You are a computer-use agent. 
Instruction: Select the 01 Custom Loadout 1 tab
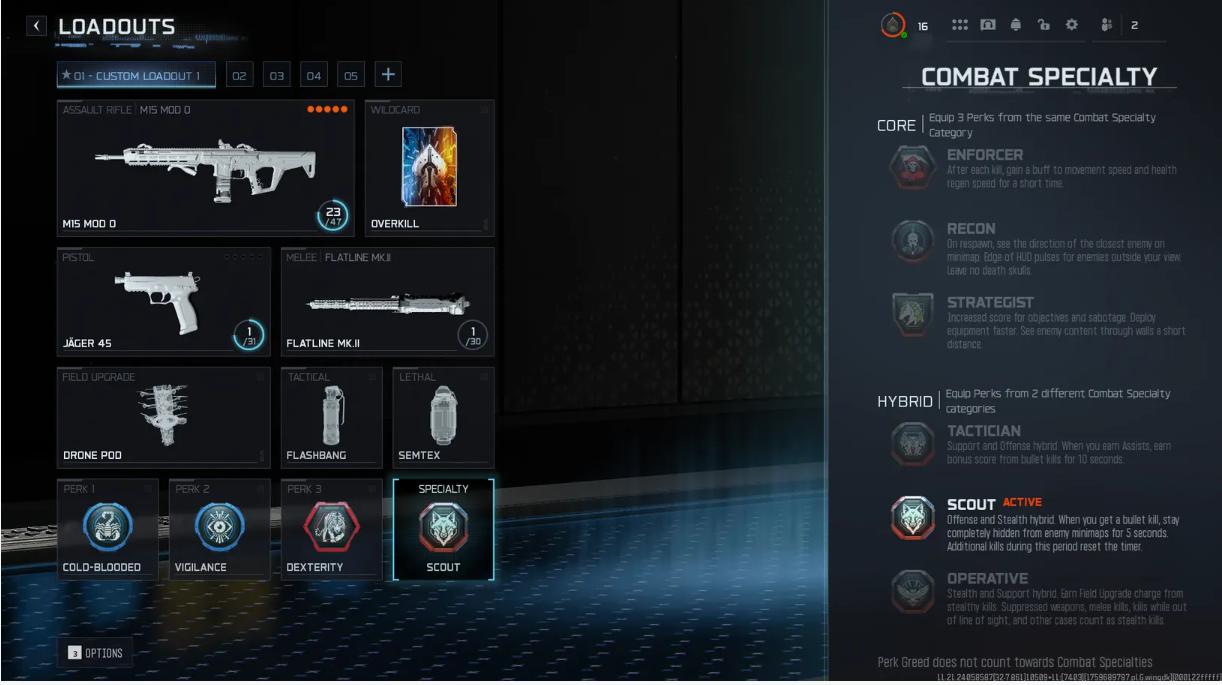pos(136,76)
